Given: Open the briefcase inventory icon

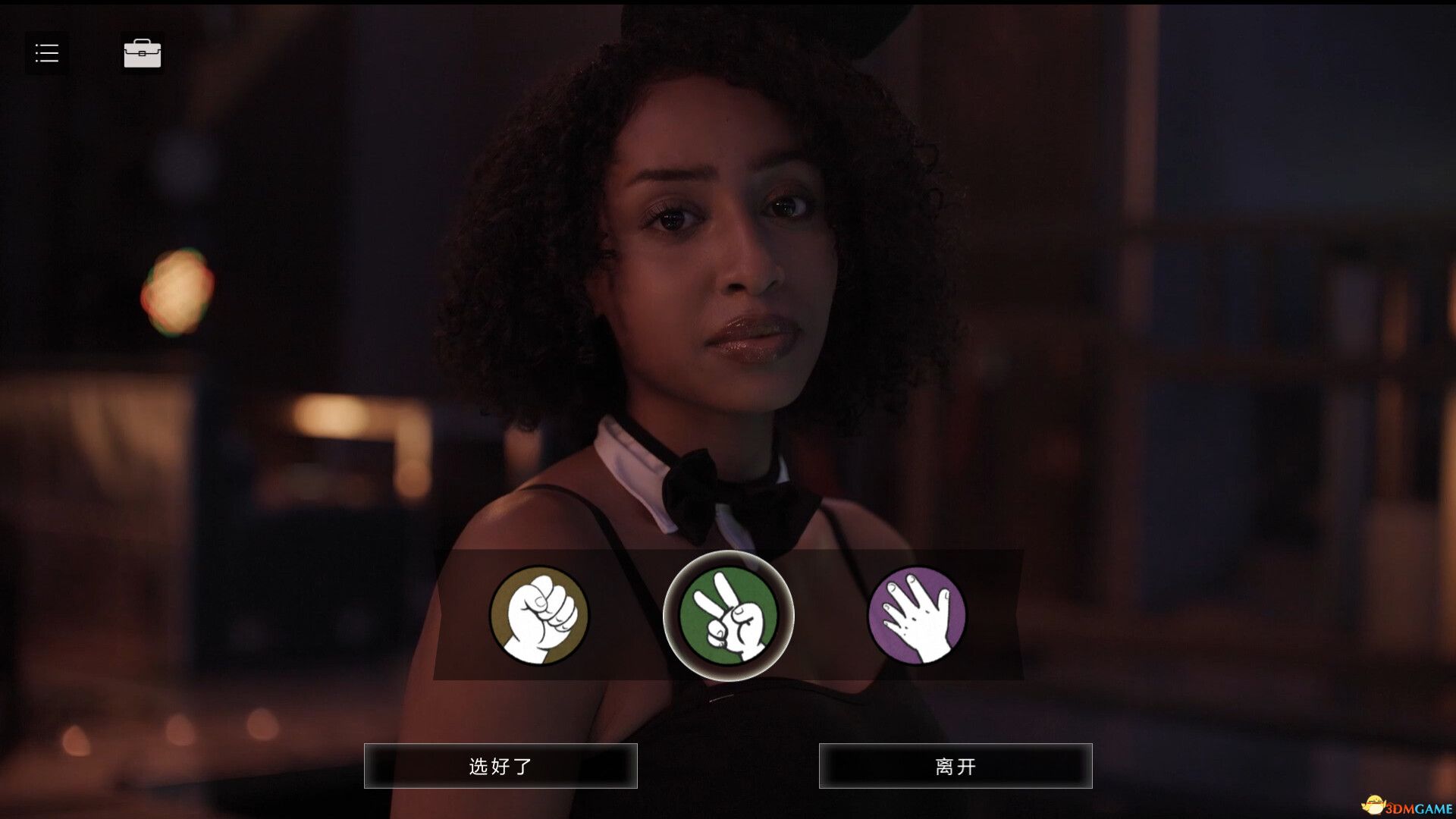Looking at the screenshot, I should point(142,52).
